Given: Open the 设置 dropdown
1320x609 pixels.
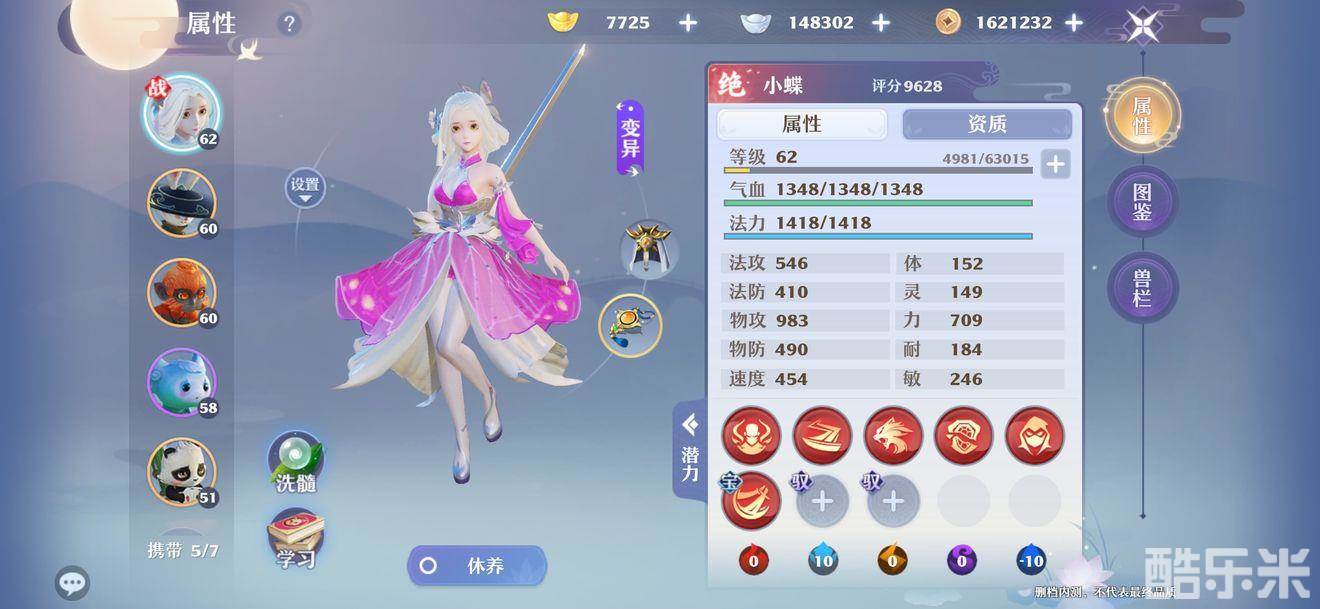Looking at the screenshot, I should 305,187.
